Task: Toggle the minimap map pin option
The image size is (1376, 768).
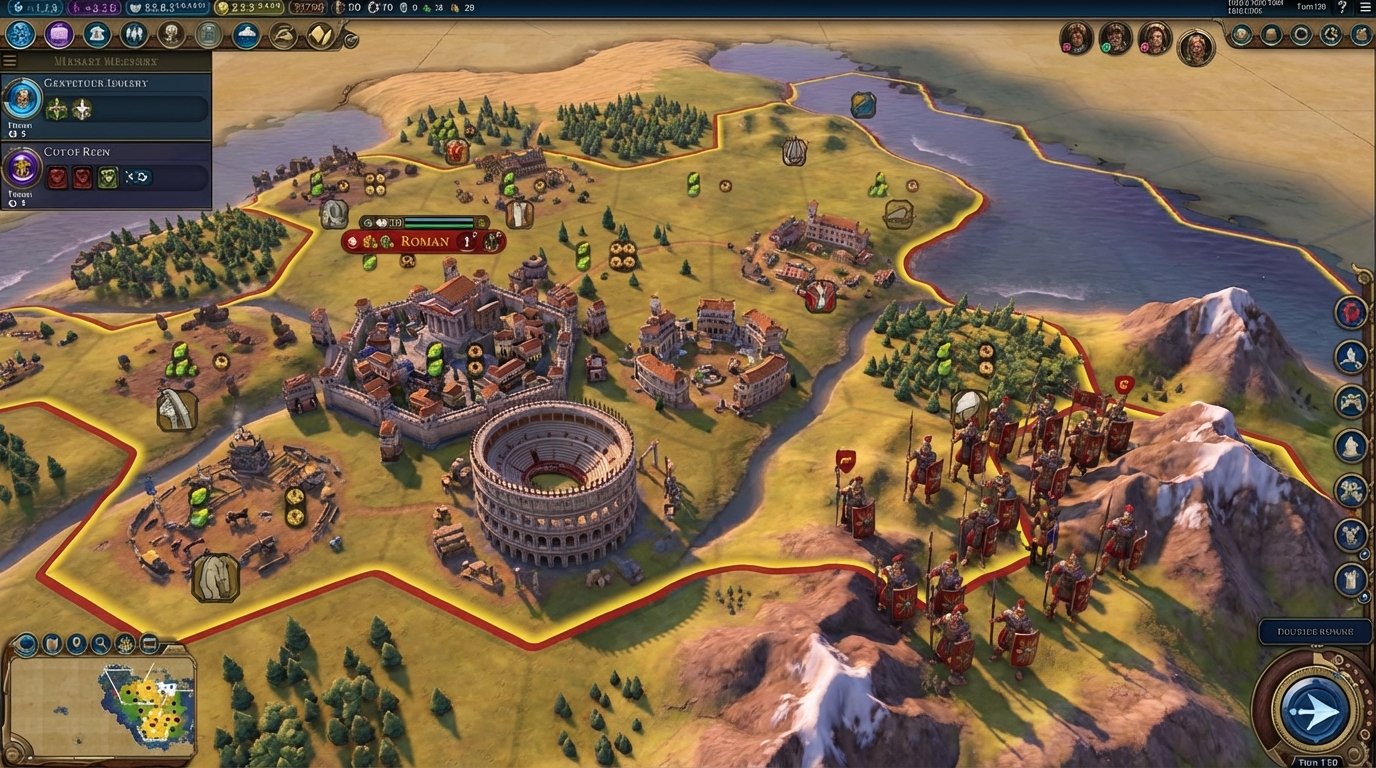Action: click(77, 644)
